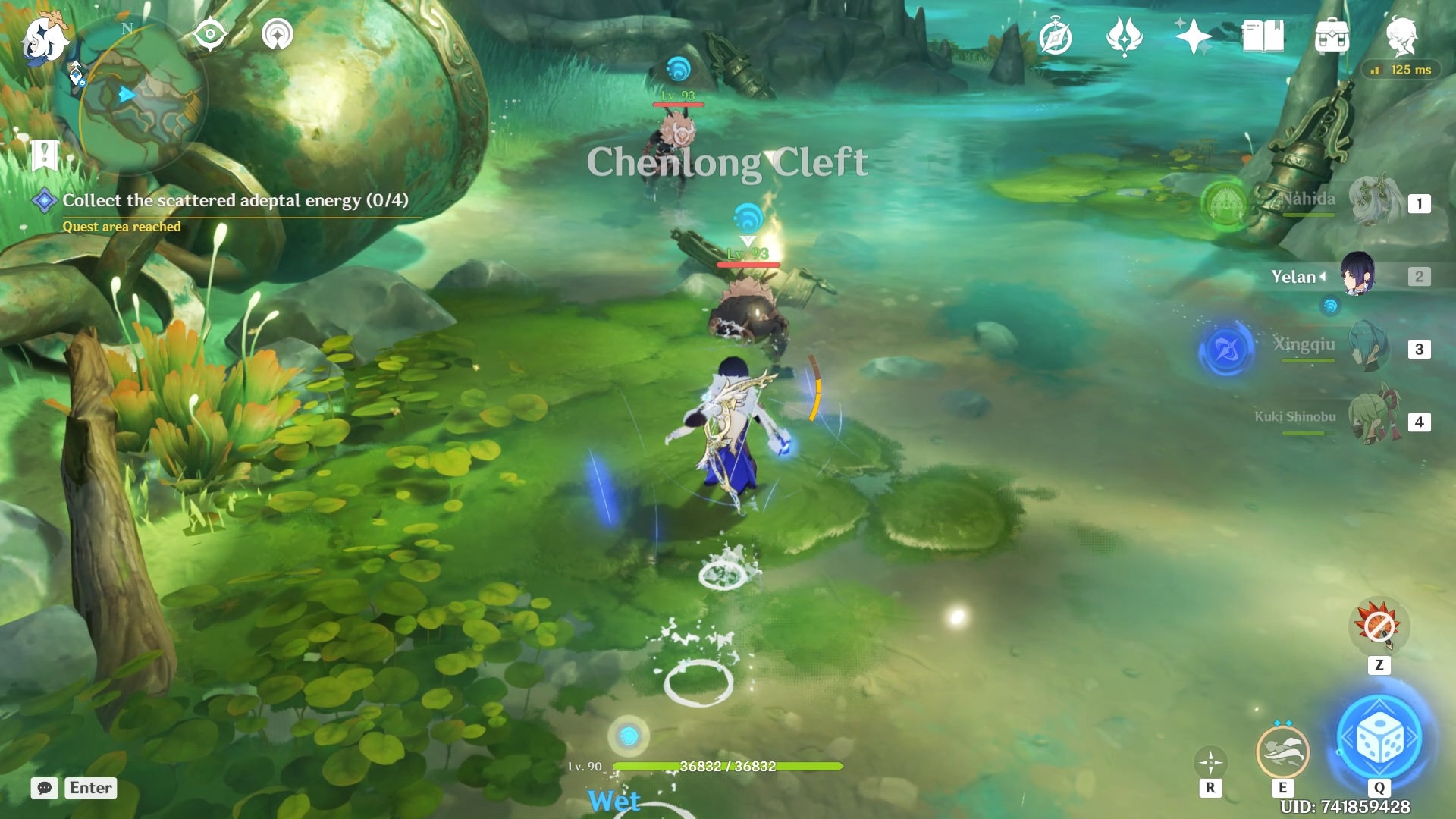Open the Battle Pass wings icon
Image resolution: width=1456 pixels, height=819 pixels.
1126,36
